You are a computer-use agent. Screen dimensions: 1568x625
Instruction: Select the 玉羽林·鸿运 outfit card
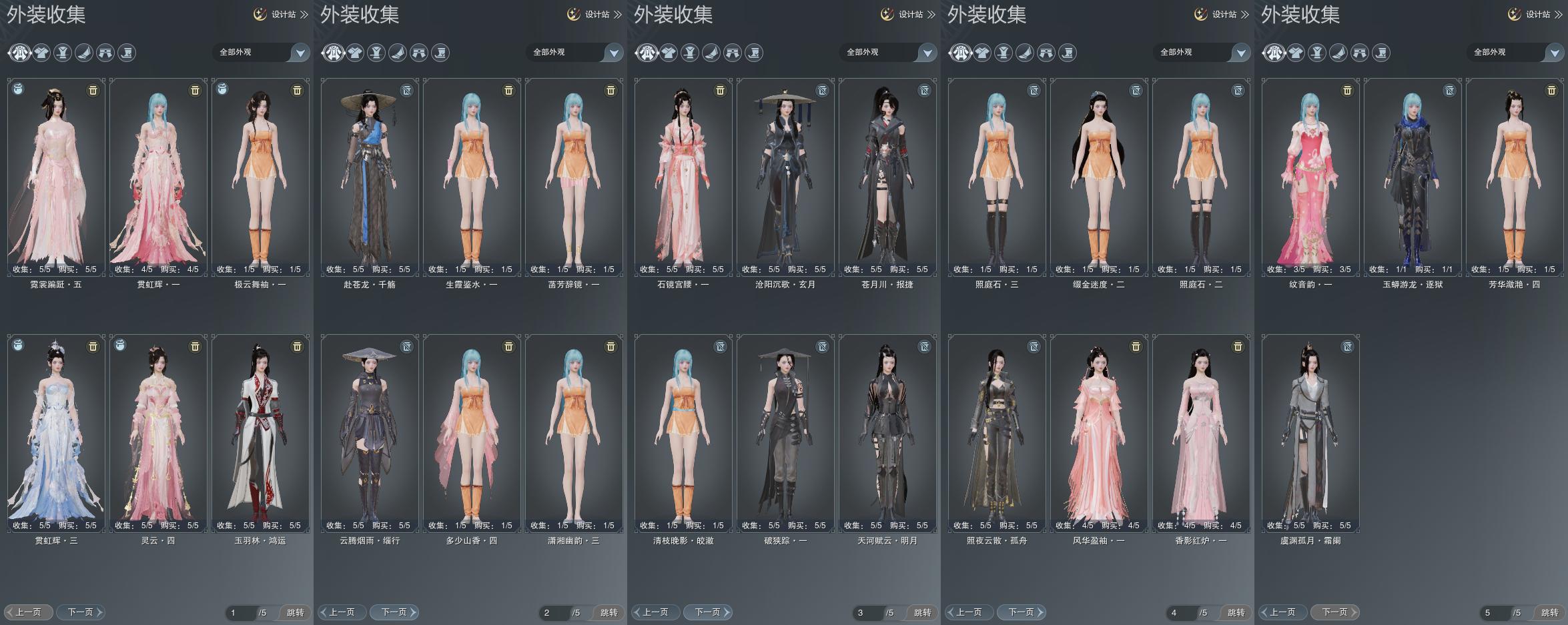260,433
